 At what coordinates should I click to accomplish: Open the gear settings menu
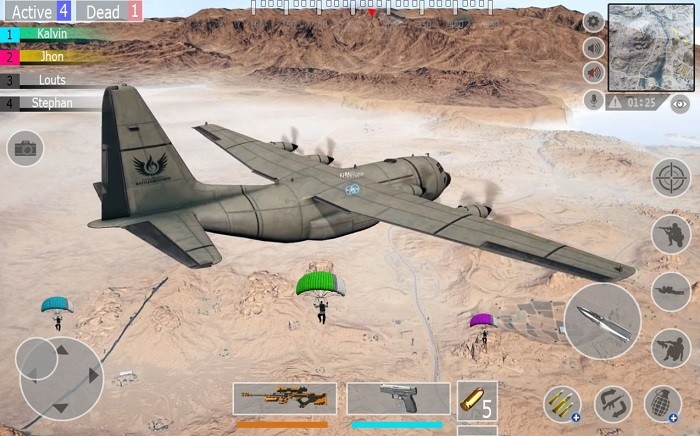[x=593, y=21]
